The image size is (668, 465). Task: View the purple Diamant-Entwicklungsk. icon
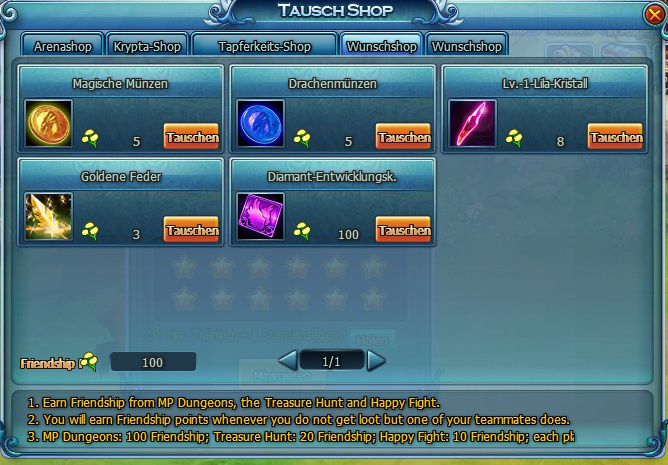tap(260, 216)
